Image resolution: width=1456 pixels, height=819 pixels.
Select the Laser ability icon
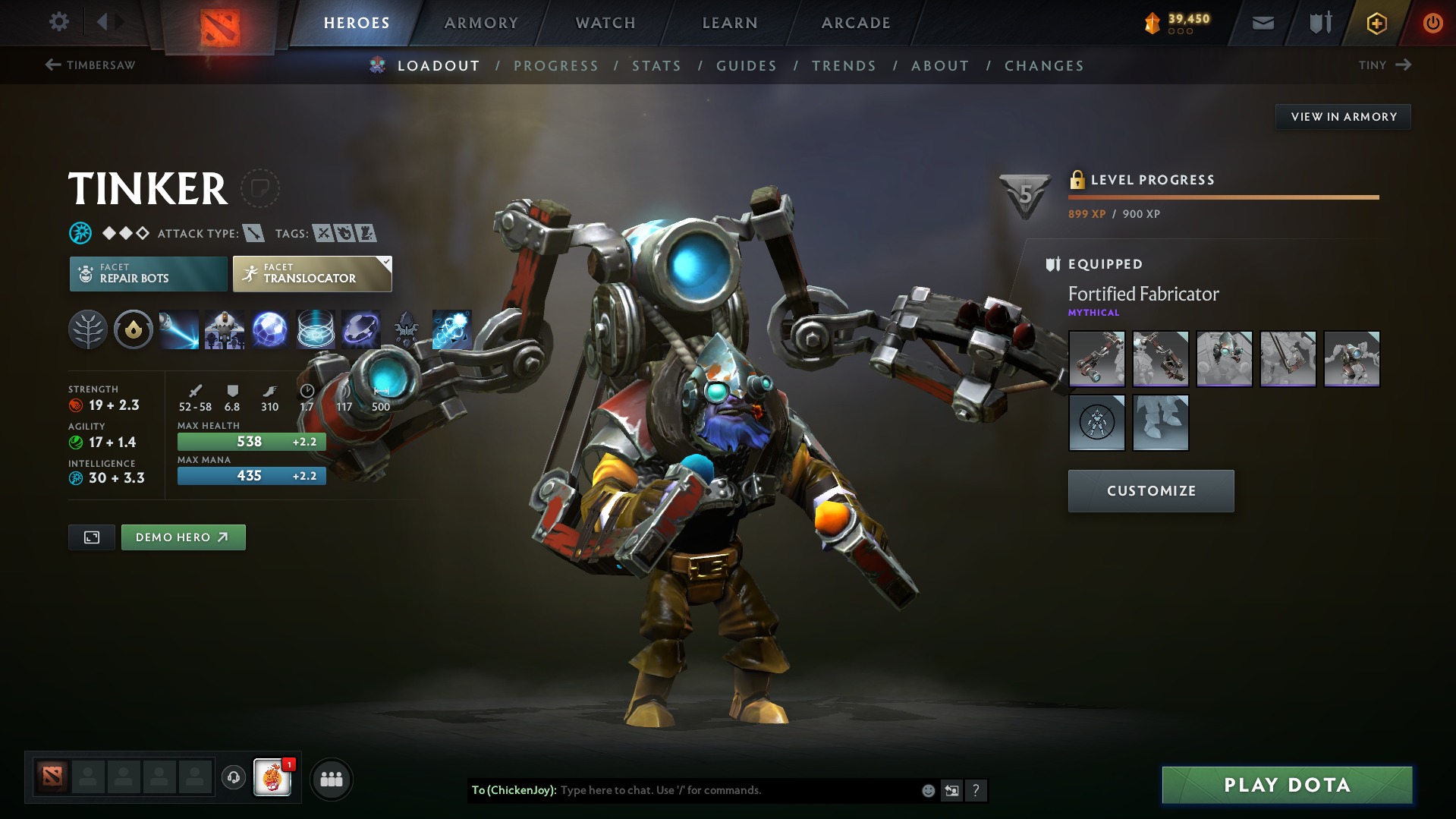[x=178, y=329]
